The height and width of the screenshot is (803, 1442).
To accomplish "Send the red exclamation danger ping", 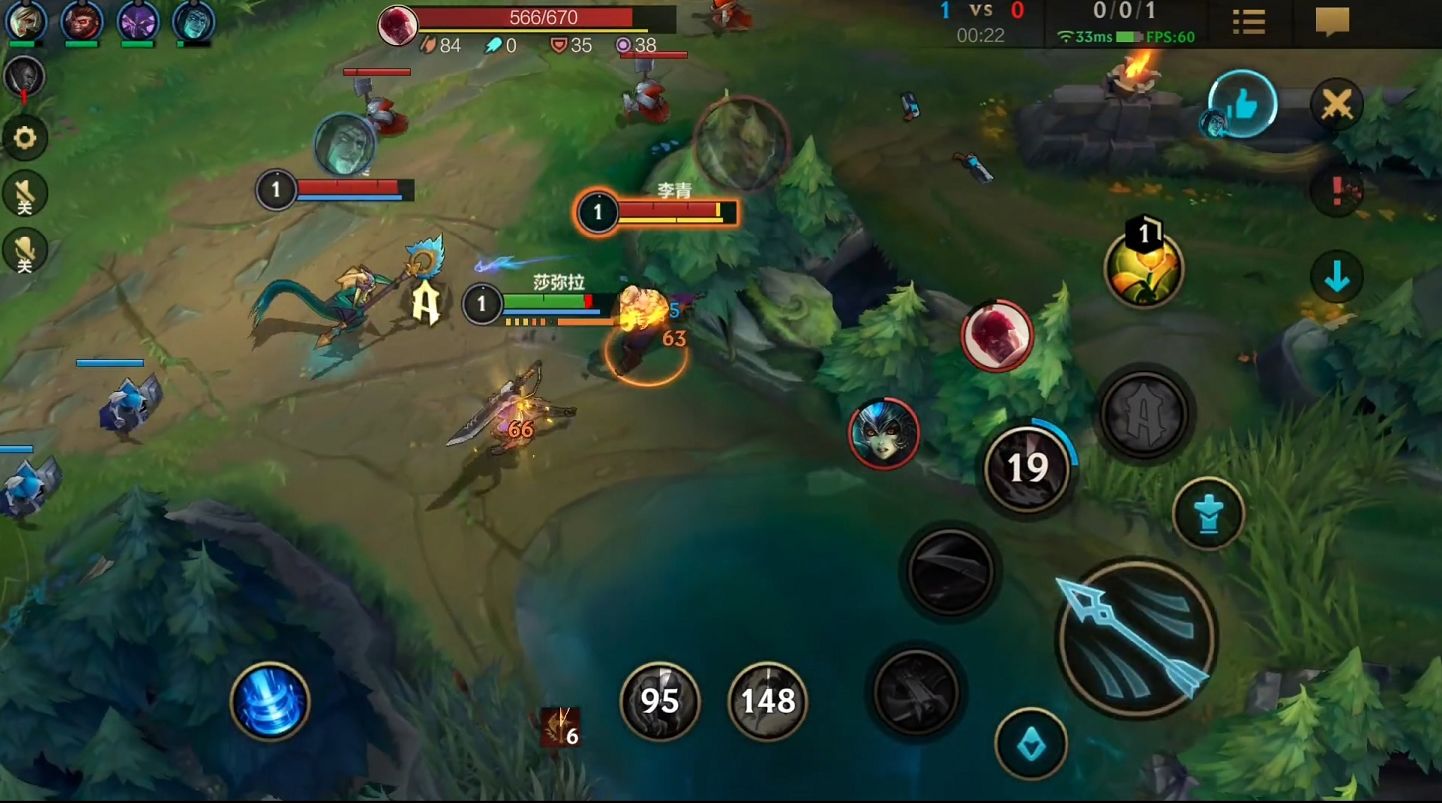I will pyautogui.click(x=1337, y=189).
